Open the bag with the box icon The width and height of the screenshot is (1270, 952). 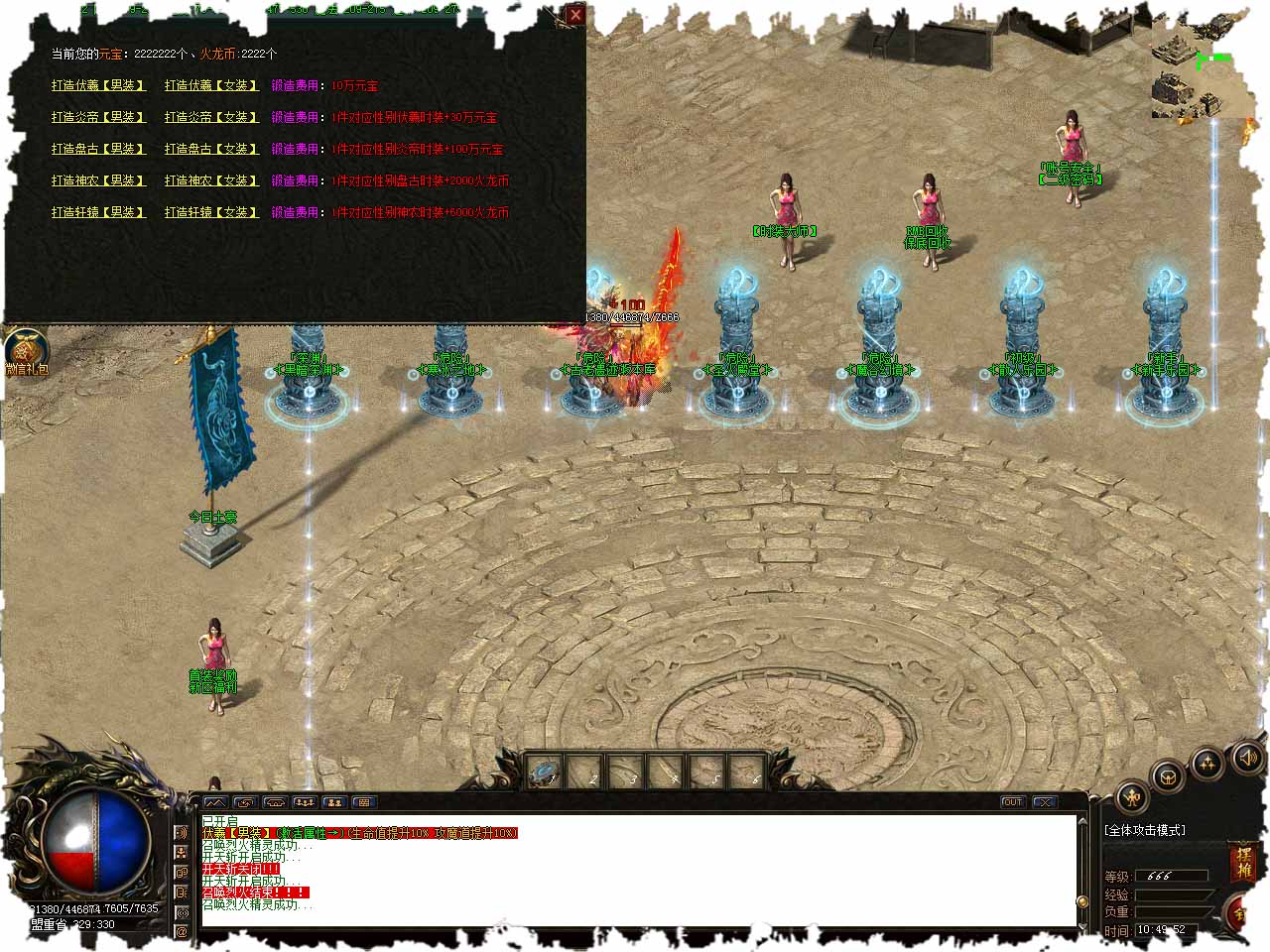(x=1168, y=776)
